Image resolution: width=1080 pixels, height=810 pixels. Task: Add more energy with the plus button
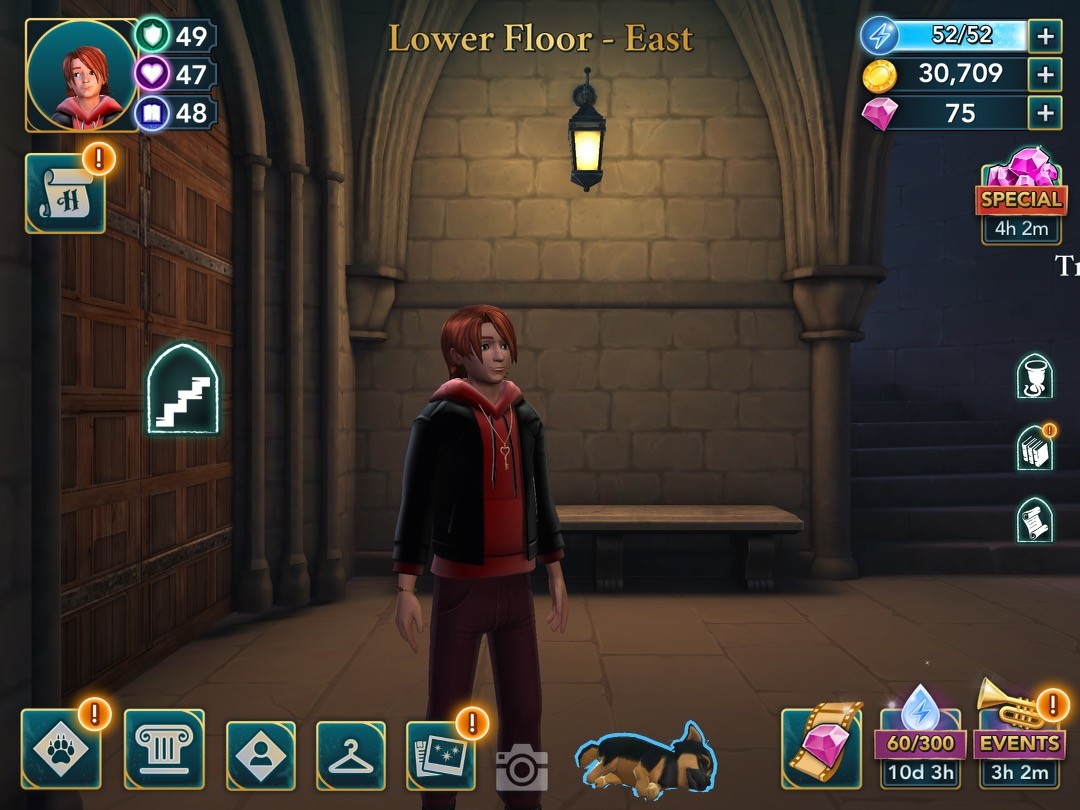1045,37
